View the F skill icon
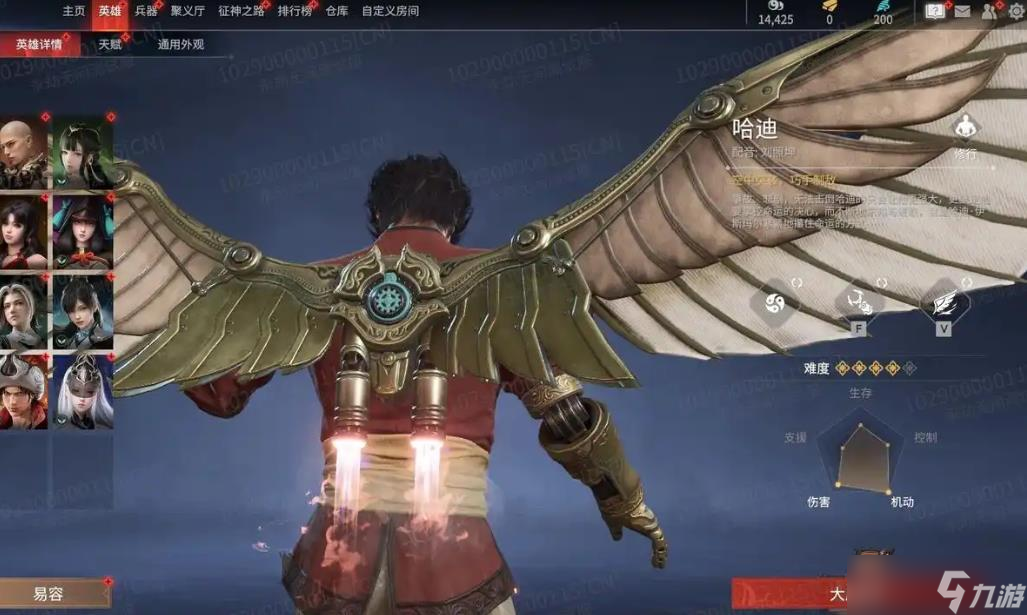 [857, 301]
